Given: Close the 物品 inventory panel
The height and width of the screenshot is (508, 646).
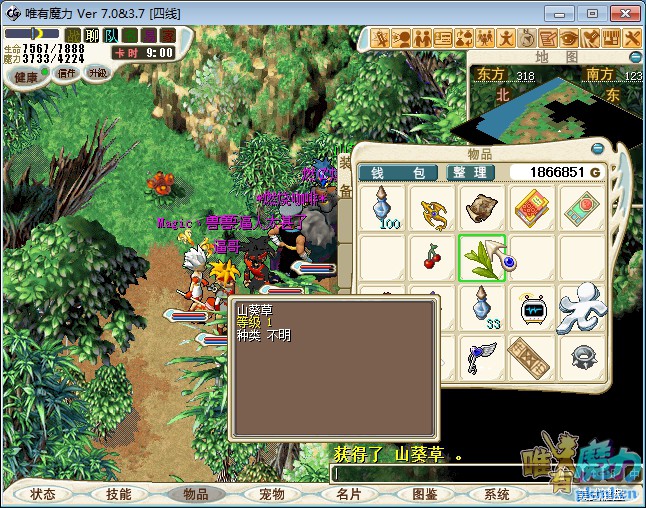Looking at the screenshot, I should [597, 149].
